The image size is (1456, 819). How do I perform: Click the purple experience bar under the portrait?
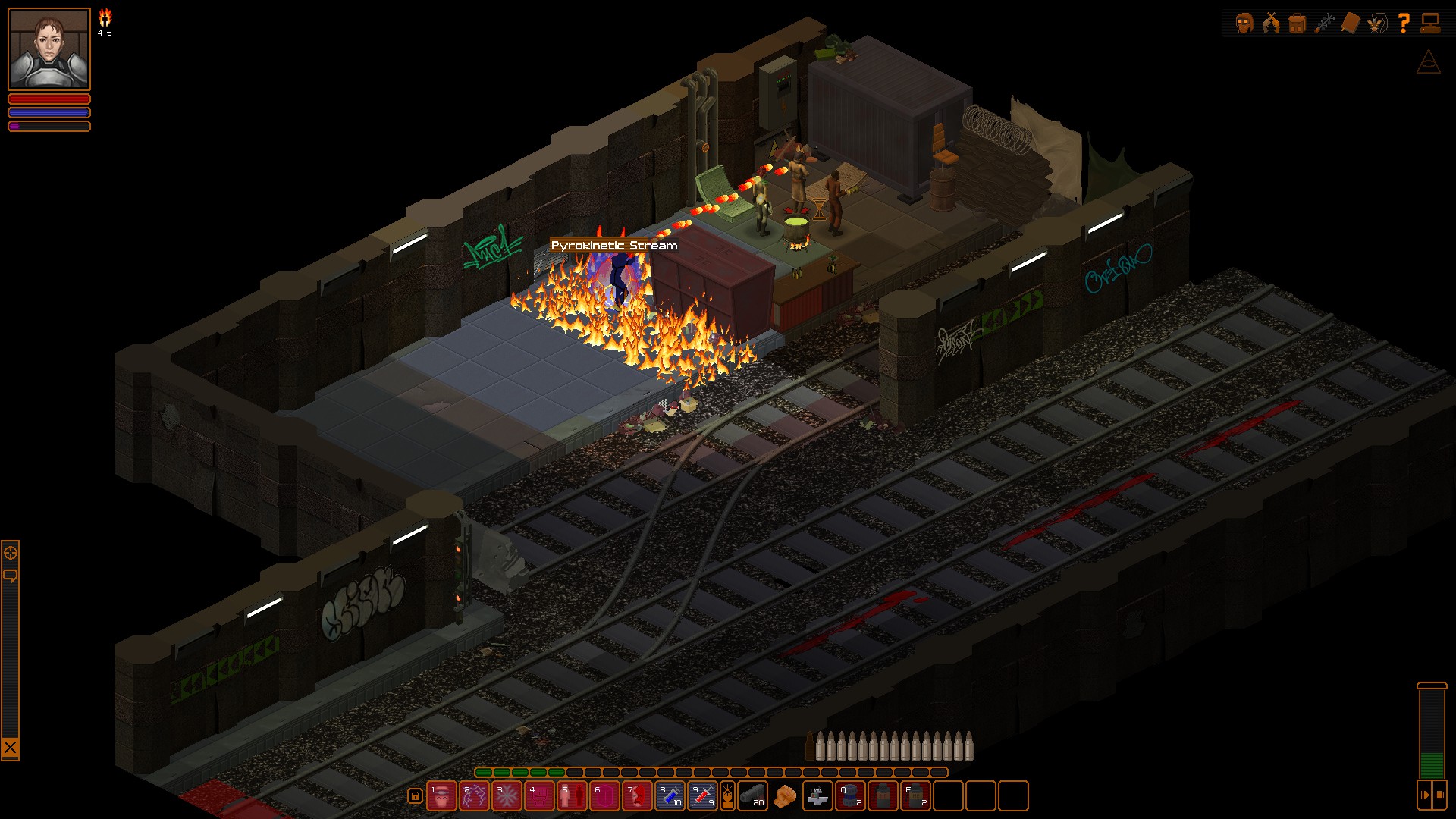(x=49, y=125)
